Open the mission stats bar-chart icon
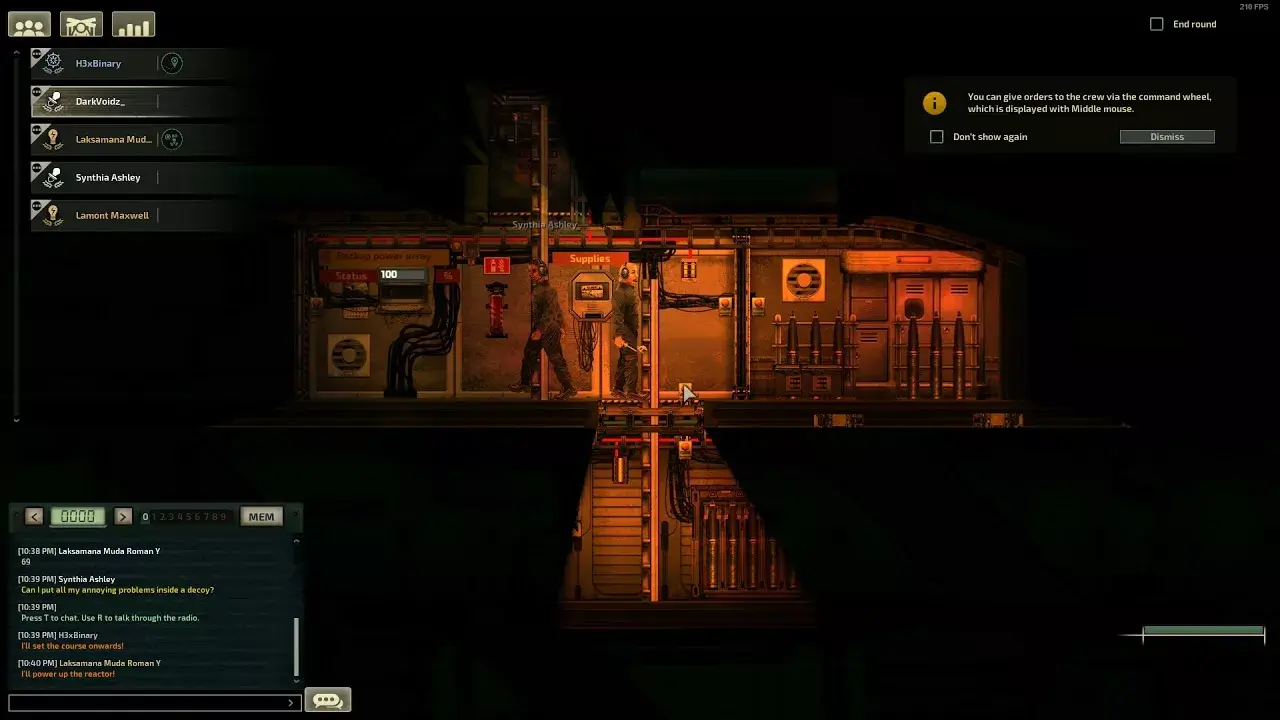 (133, 23)
